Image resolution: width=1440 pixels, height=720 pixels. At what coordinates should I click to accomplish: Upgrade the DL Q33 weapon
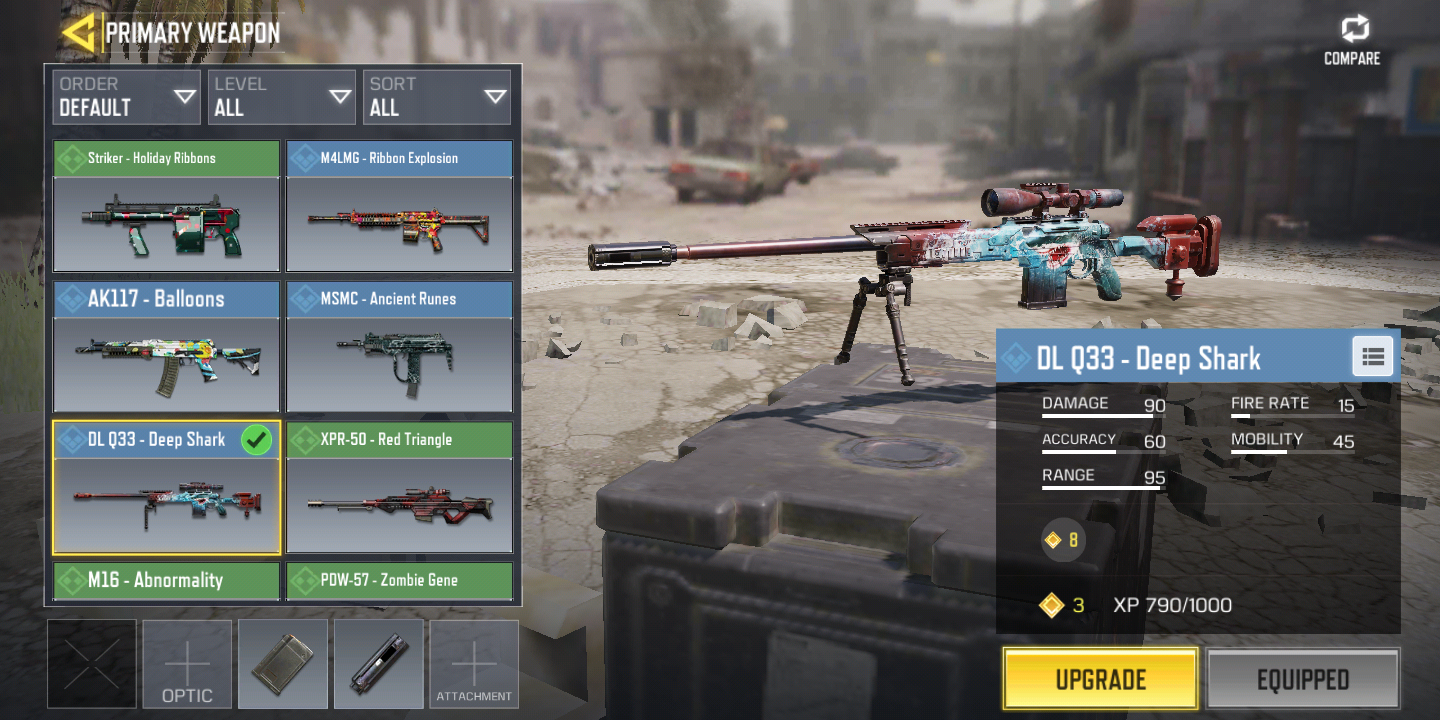(1100, 679)
